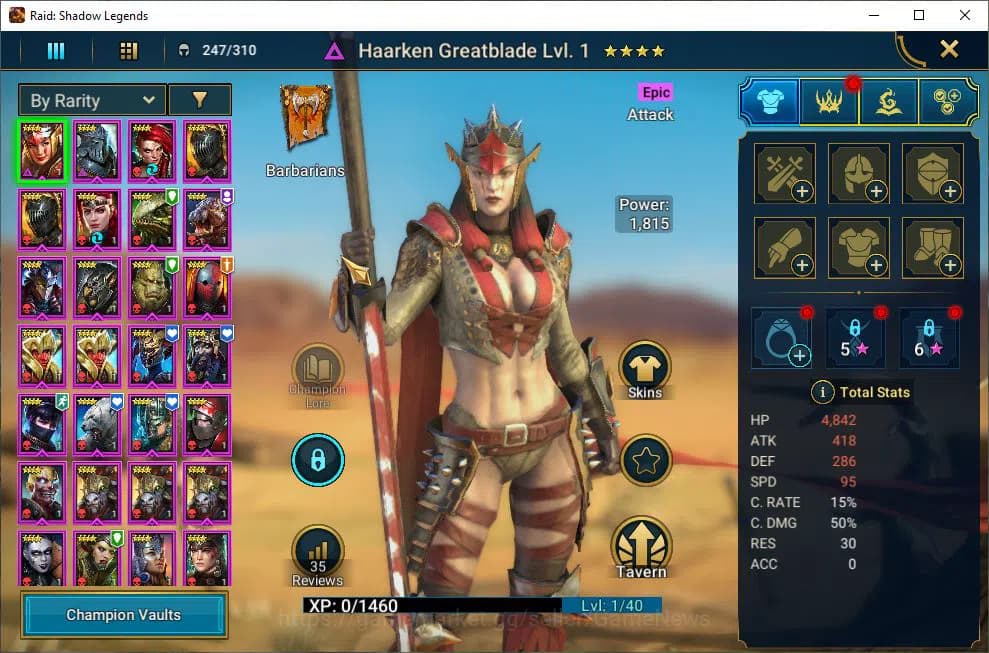
Task: Read the Champion Lore book
Action: [317, 370]
